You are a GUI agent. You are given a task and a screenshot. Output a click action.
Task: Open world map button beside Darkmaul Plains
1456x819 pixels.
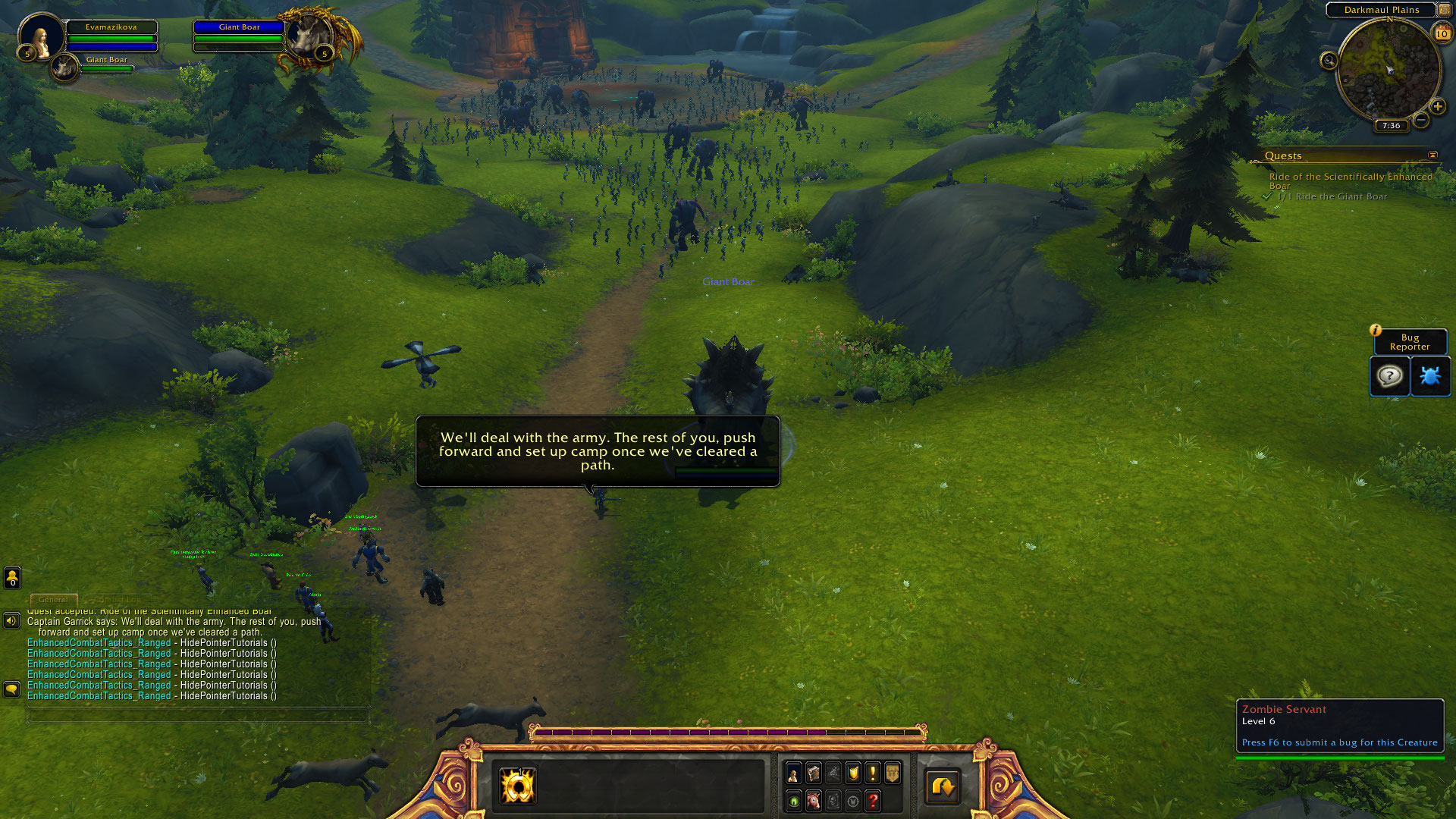pos(1444,10)
